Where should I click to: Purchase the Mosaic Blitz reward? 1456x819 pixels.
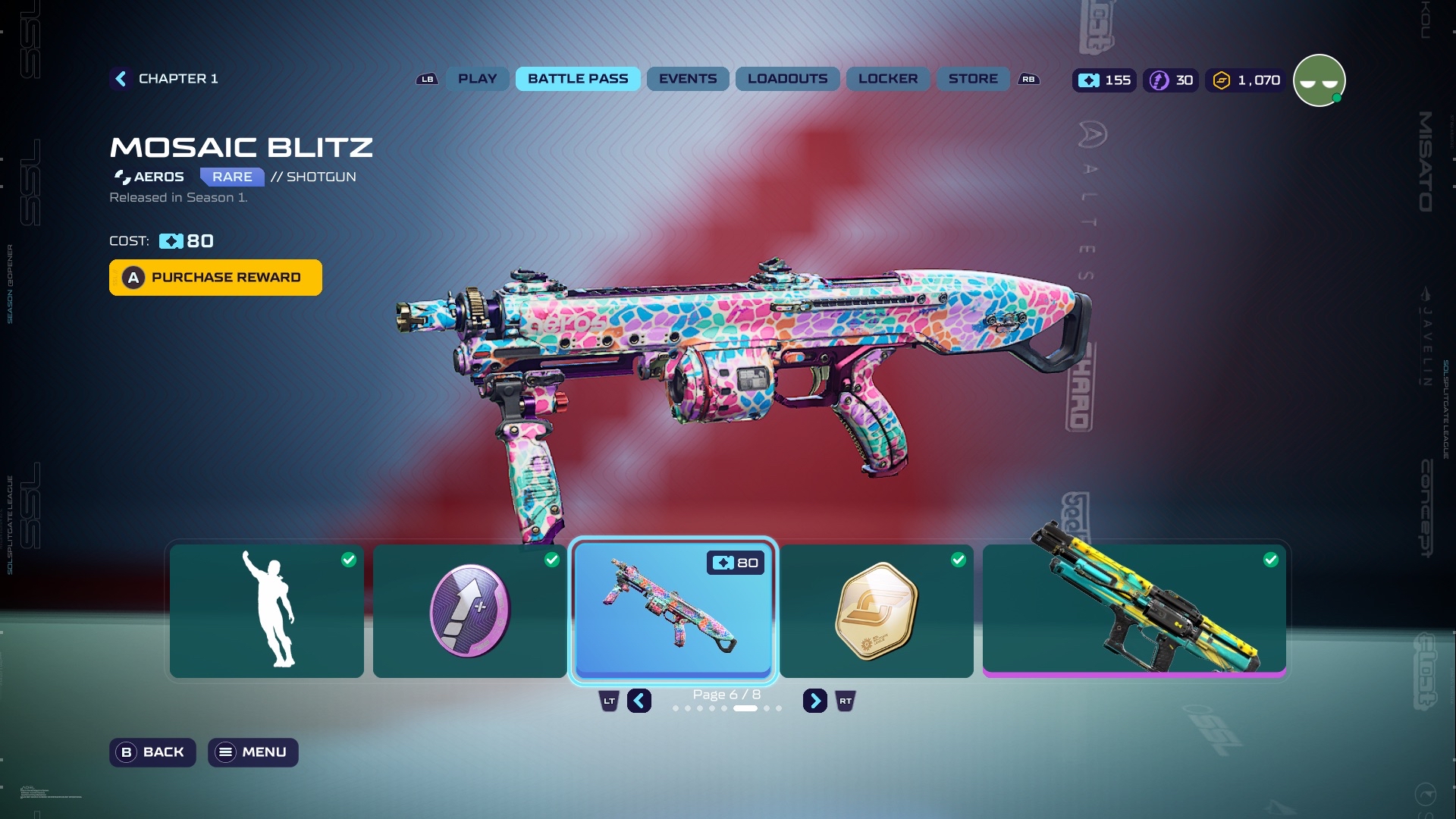215,278
